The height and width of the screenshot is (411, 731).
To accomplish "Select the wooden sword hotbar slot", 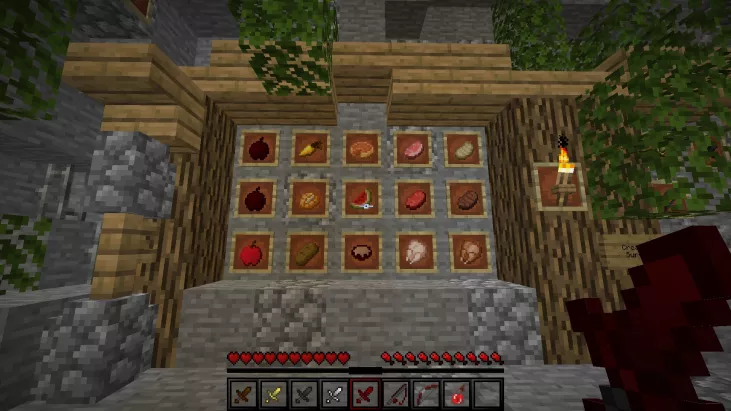I will (x=245, y=394).
